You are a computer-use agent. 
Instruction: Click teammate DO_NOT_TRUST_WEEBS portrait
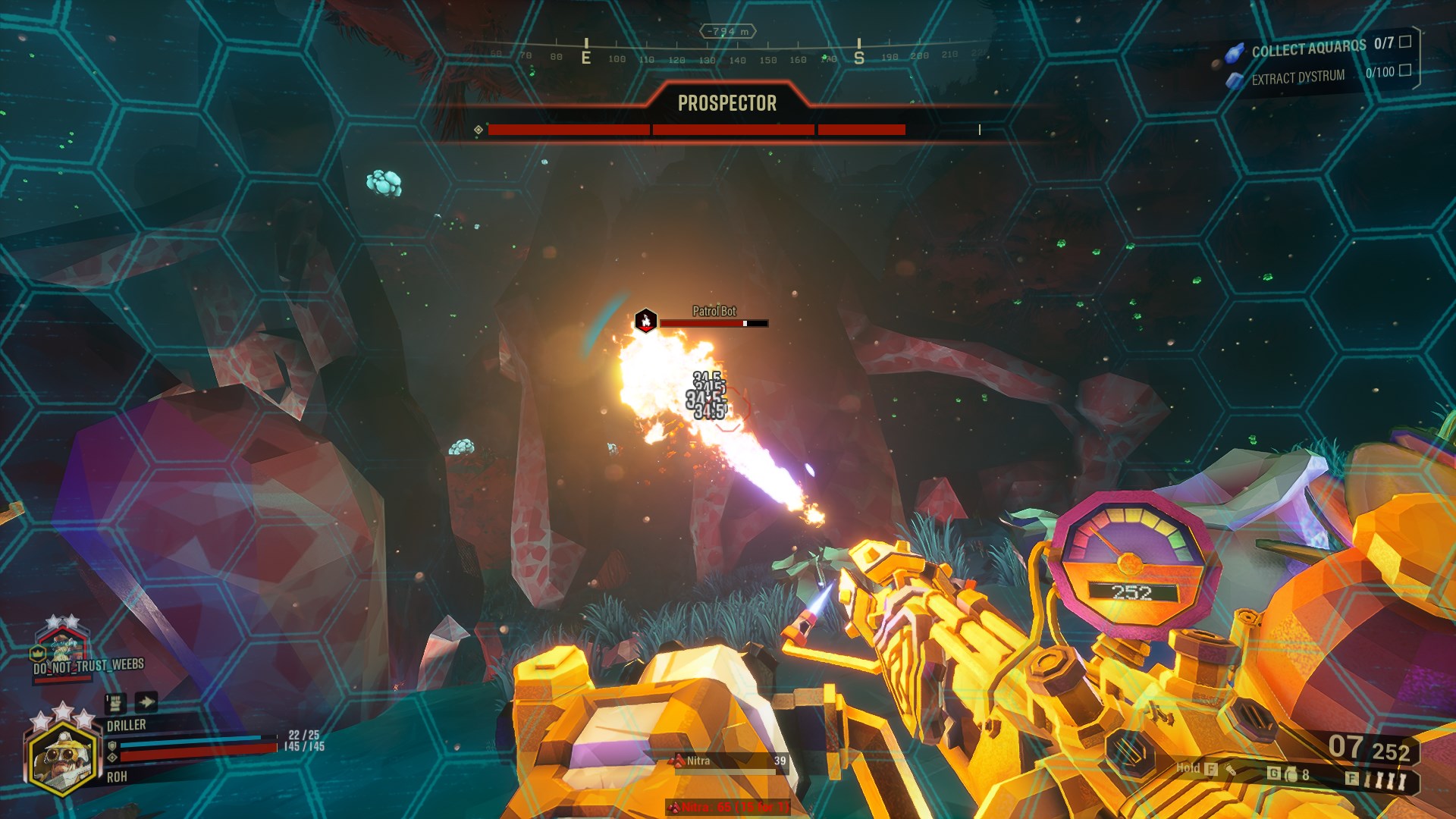pos(62,646)
